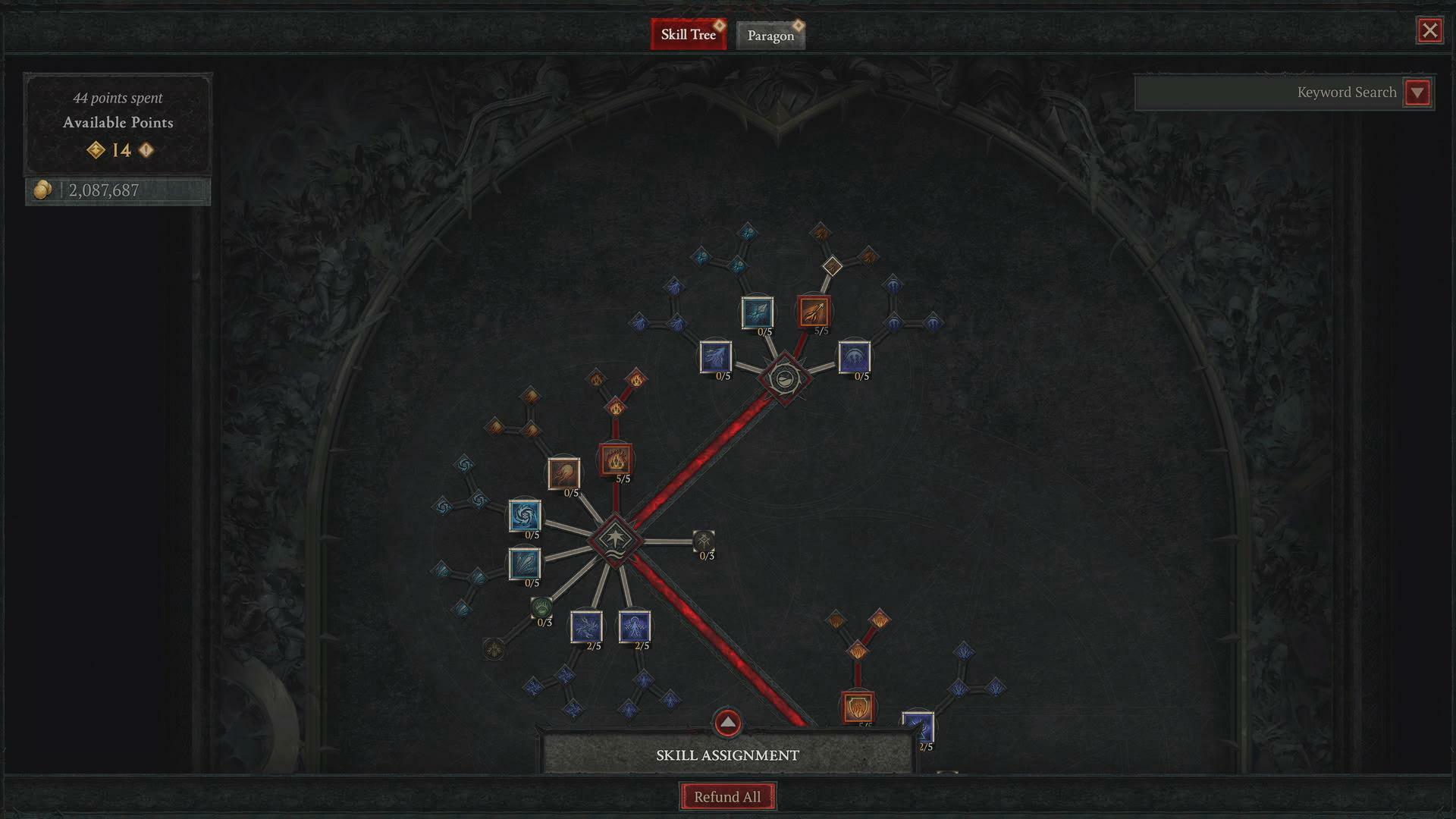Select the Flame Shield skill node

(858, 708)
